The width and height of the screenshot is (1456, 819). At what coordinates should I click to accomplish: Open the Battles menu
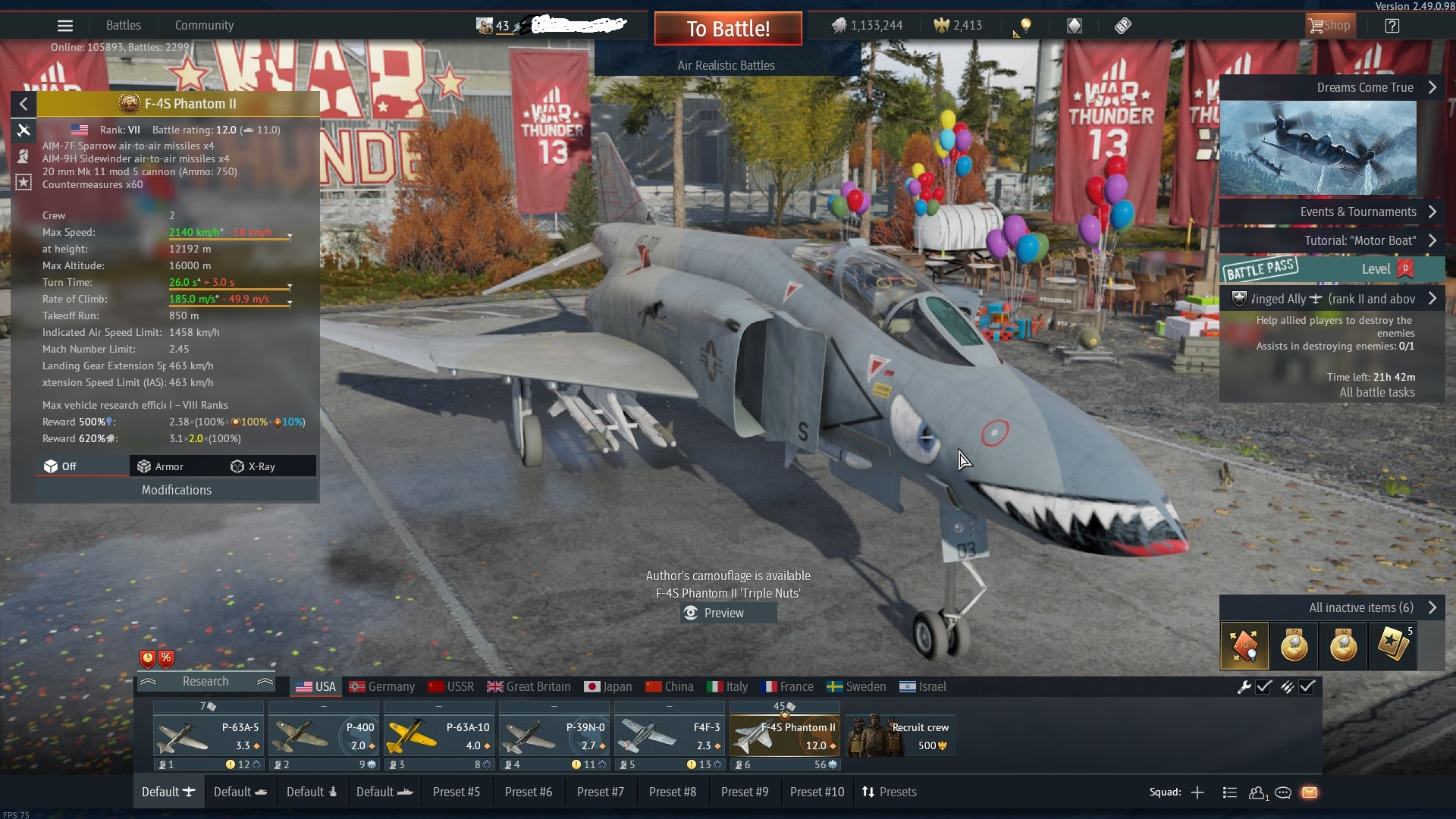pos(123,25)
